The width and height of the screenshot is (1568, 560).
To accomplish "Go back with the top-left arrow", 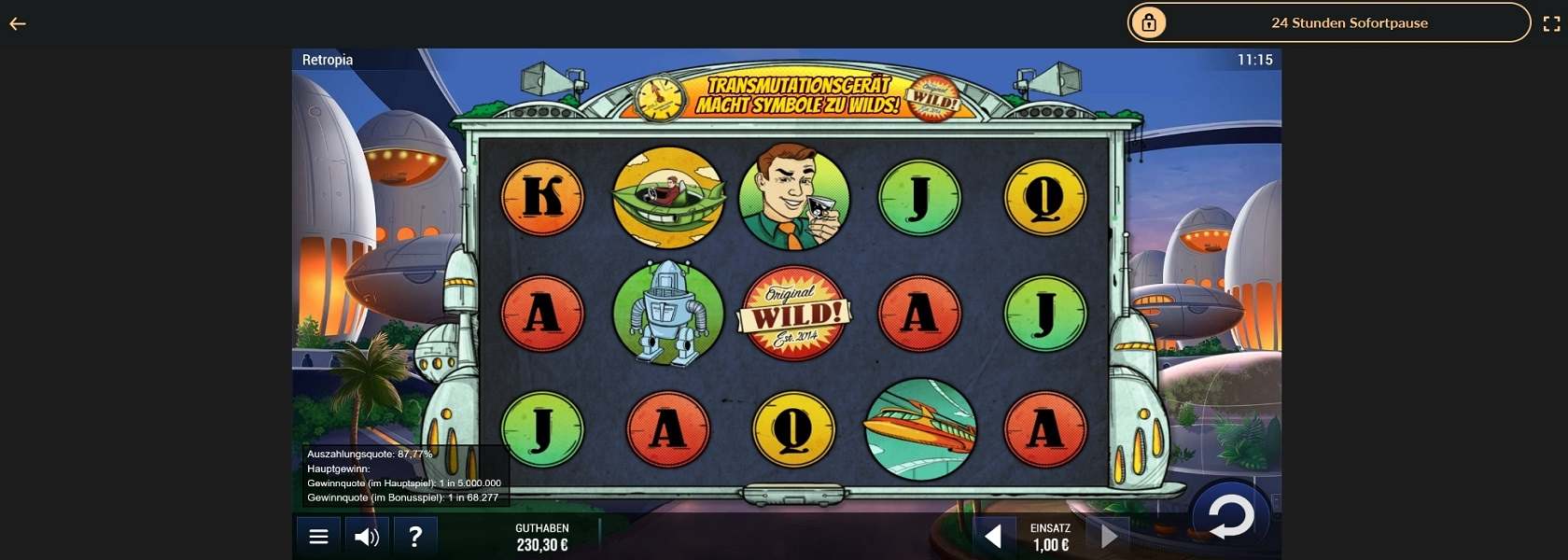I will tap(18, 24).
